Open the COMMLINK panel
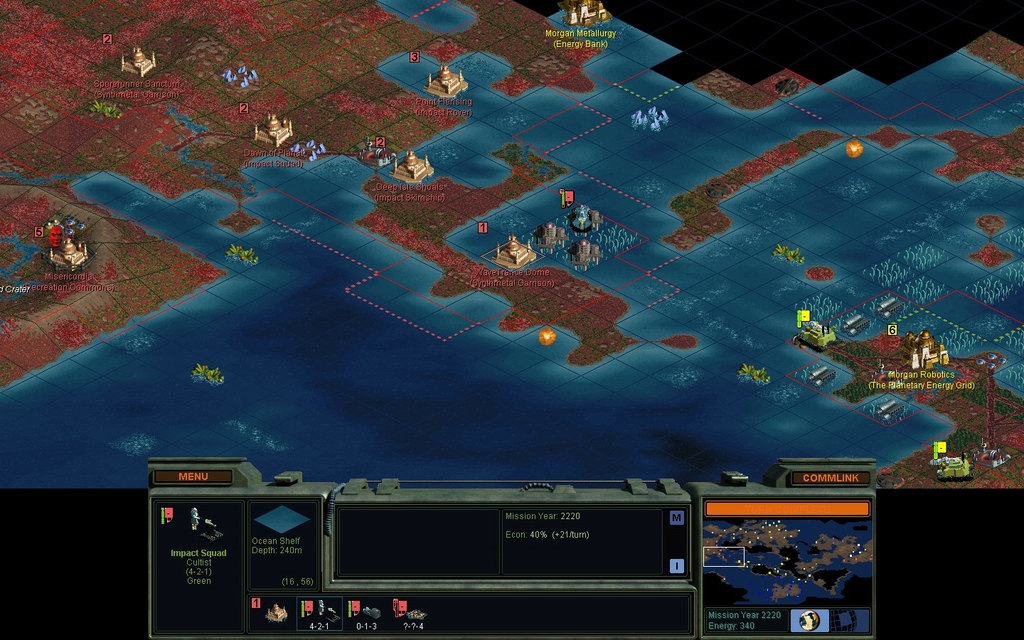 click(829, 478)
